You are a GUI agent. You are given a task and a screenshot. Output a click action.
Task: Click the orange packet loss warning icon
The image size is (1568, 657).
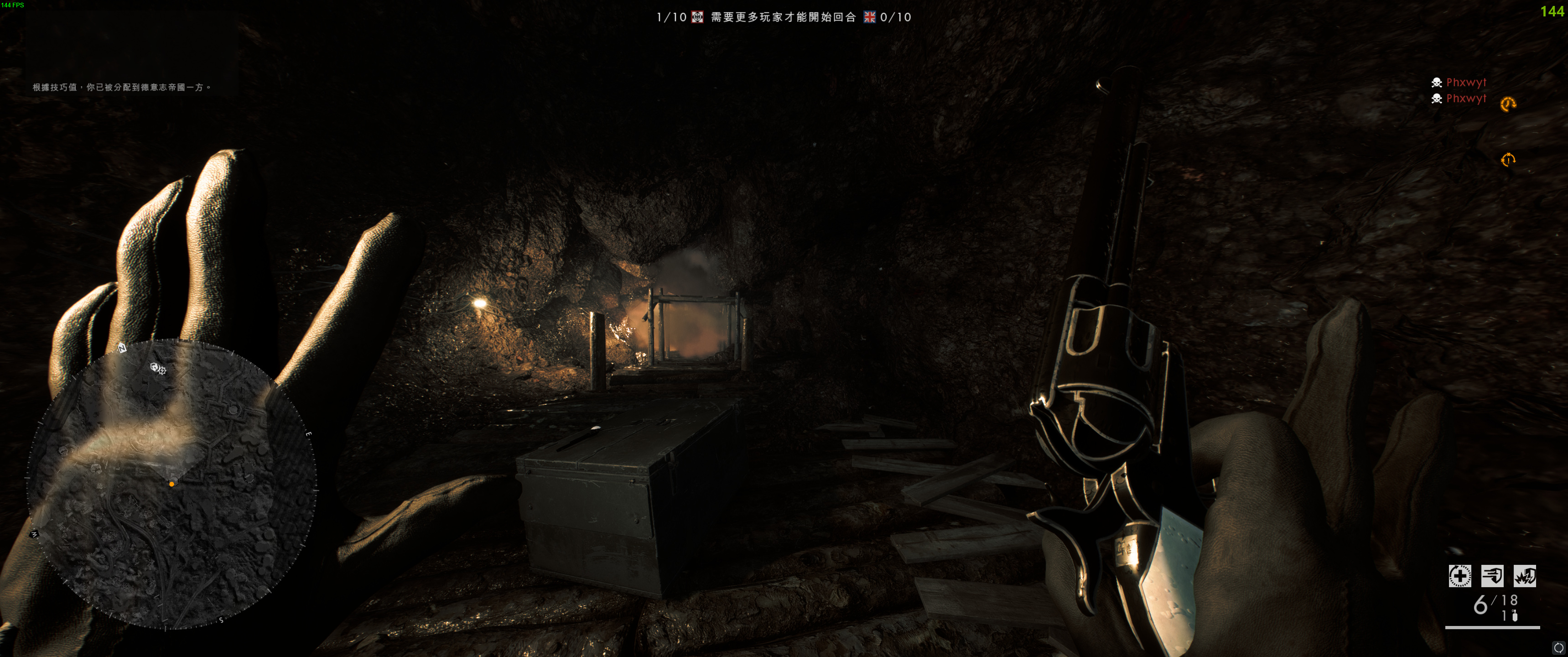1508,160
